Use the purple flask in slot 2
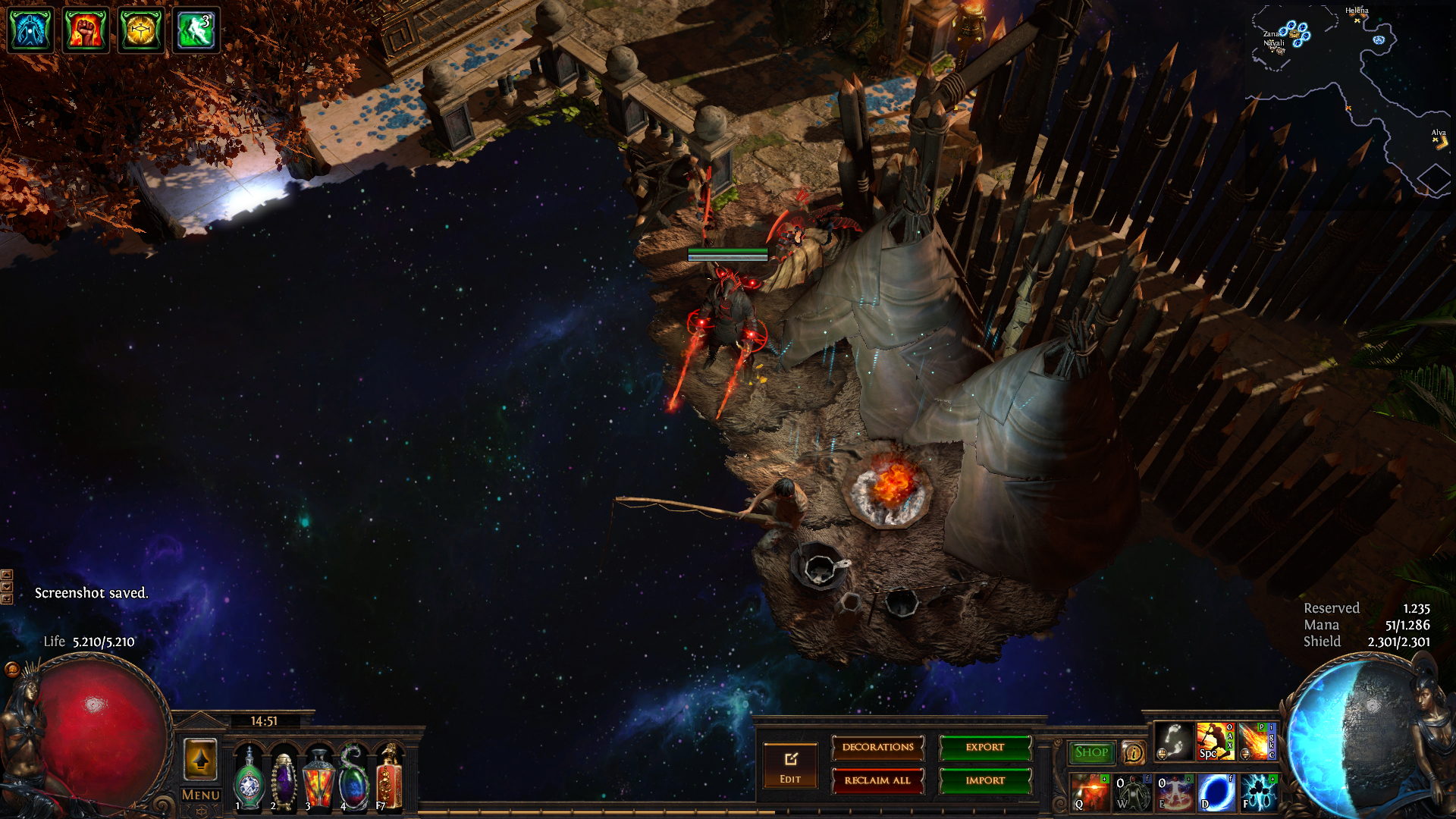Image resolution: width=1456 pixels, height=819 pixels. coord(283,779)
